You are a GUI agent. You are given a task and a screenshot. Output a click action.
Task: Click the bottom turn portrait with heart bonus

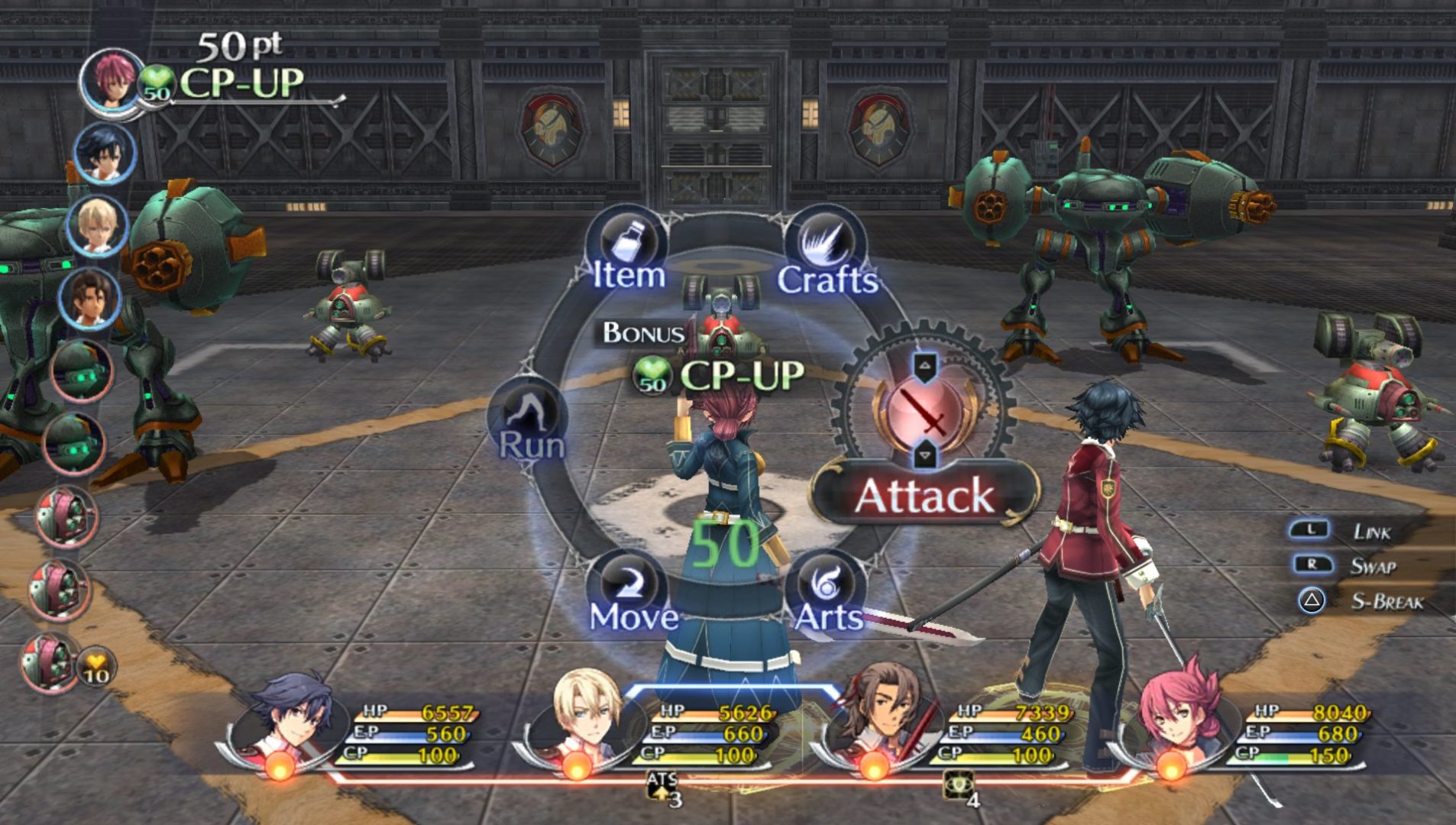tap(50, 662)
